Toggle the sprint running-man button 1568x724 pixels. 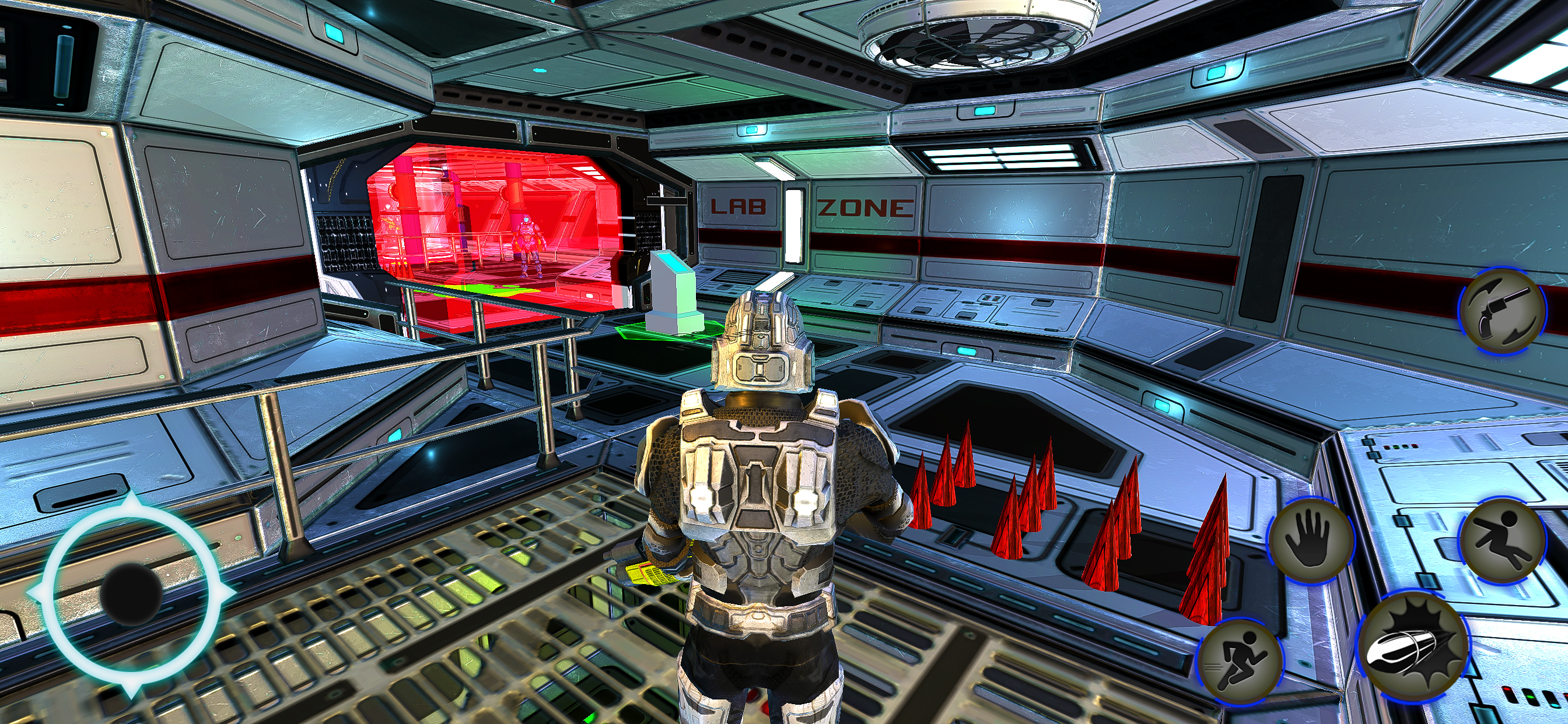[x=1240, y=662]
